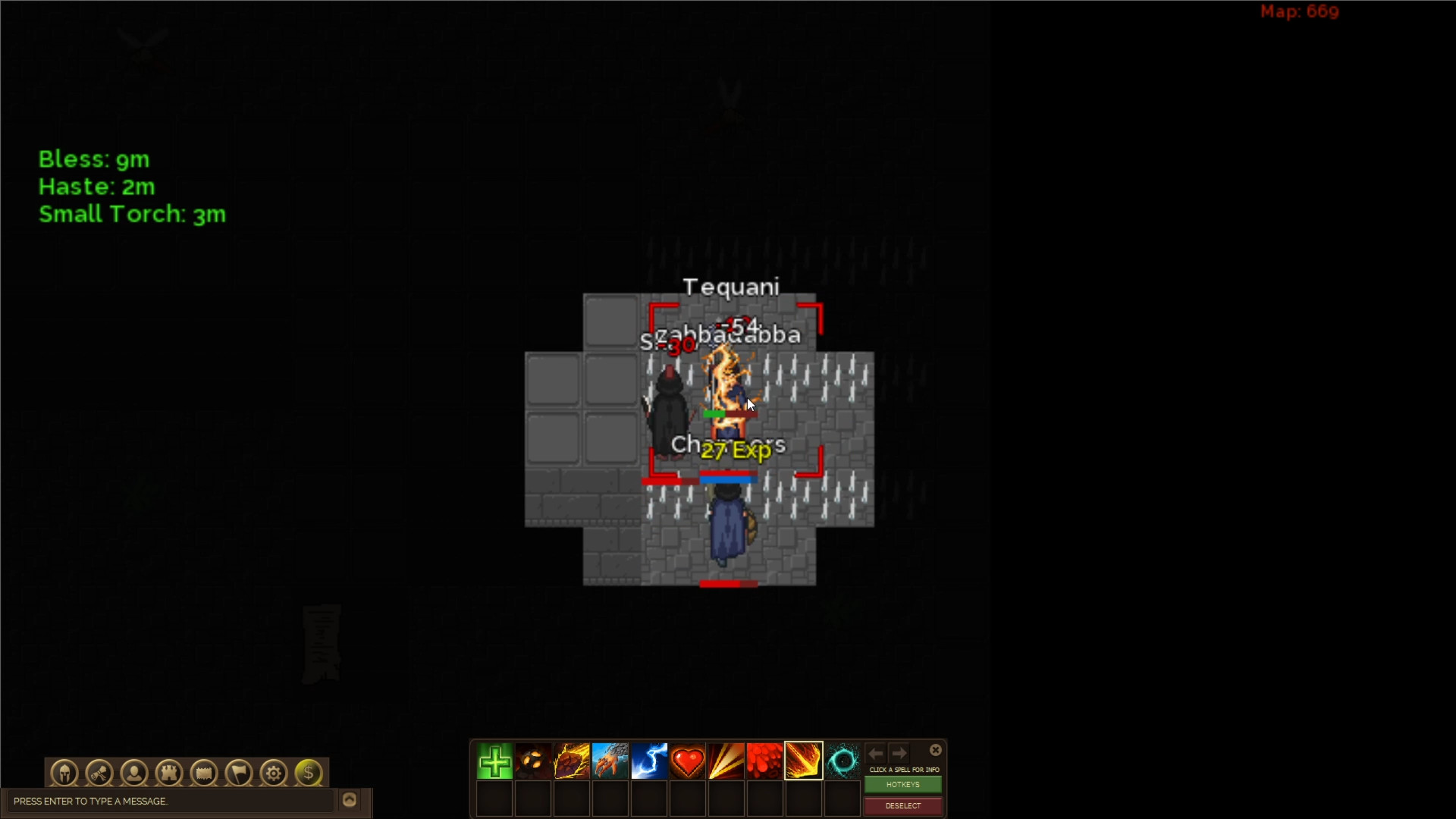Open the helmet battle menu icon
The image size is (1456, 819).
tap(64, 773)
